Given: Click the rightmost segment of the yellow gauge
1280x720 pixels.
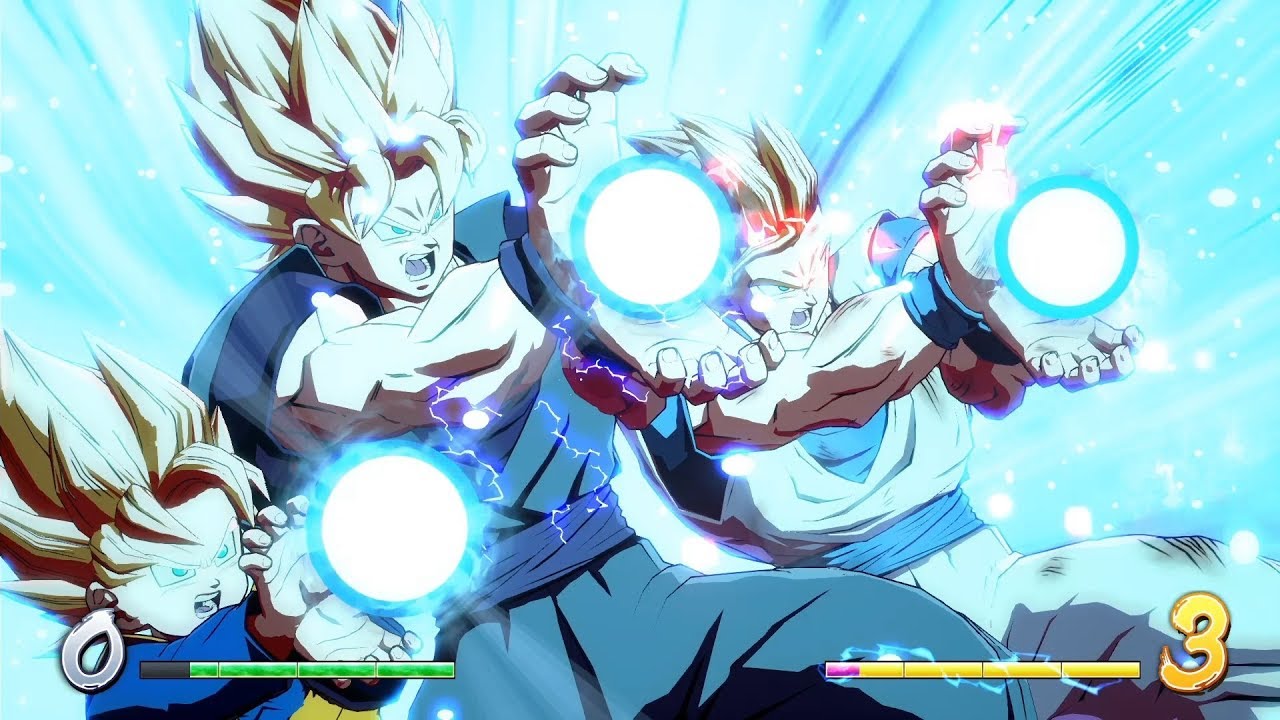Looking at the screenshot, I should click(1100, 670).
